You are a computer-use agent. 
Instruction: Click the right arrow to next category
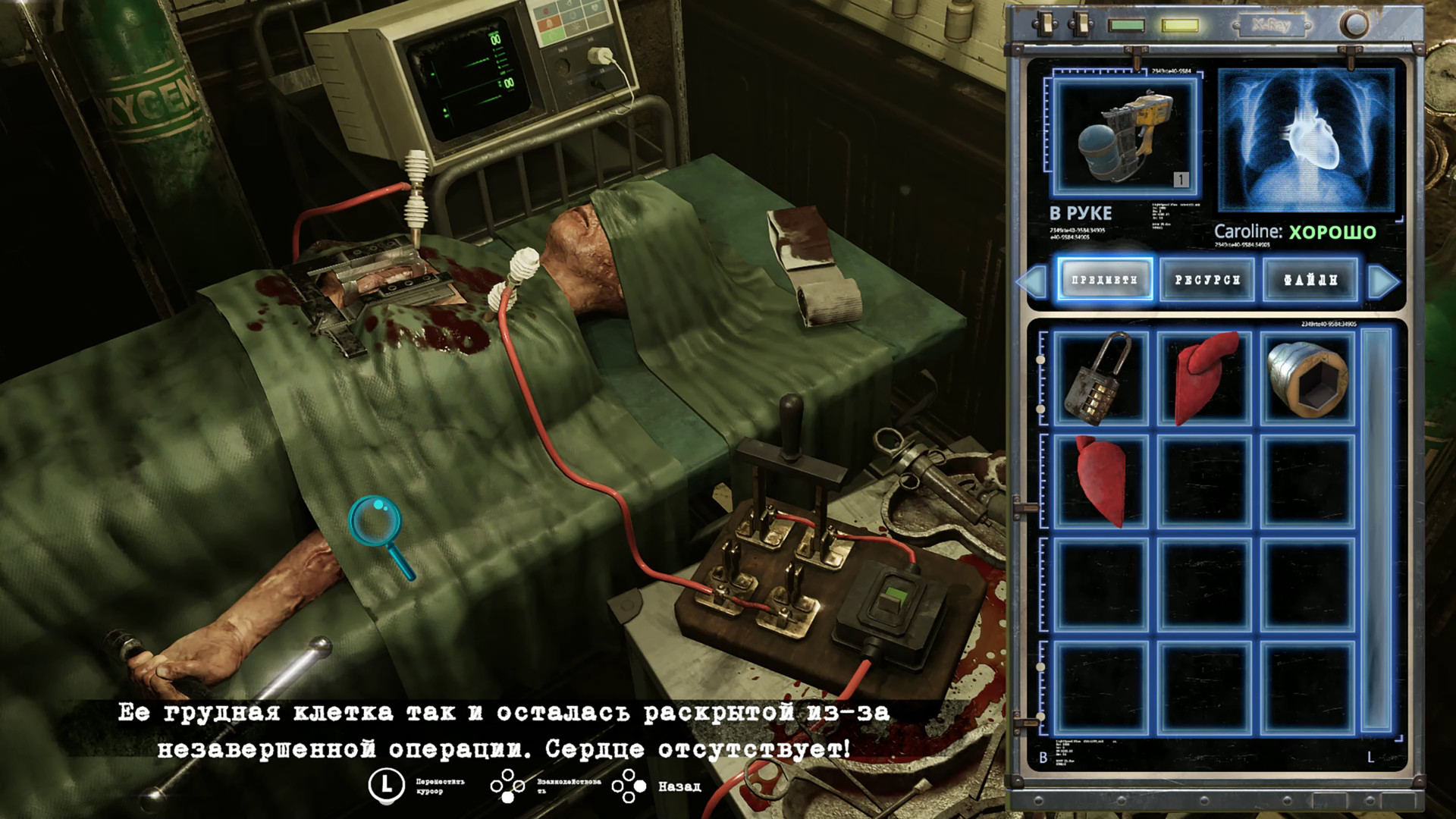pyautogui.click(x=1382, y=280)
